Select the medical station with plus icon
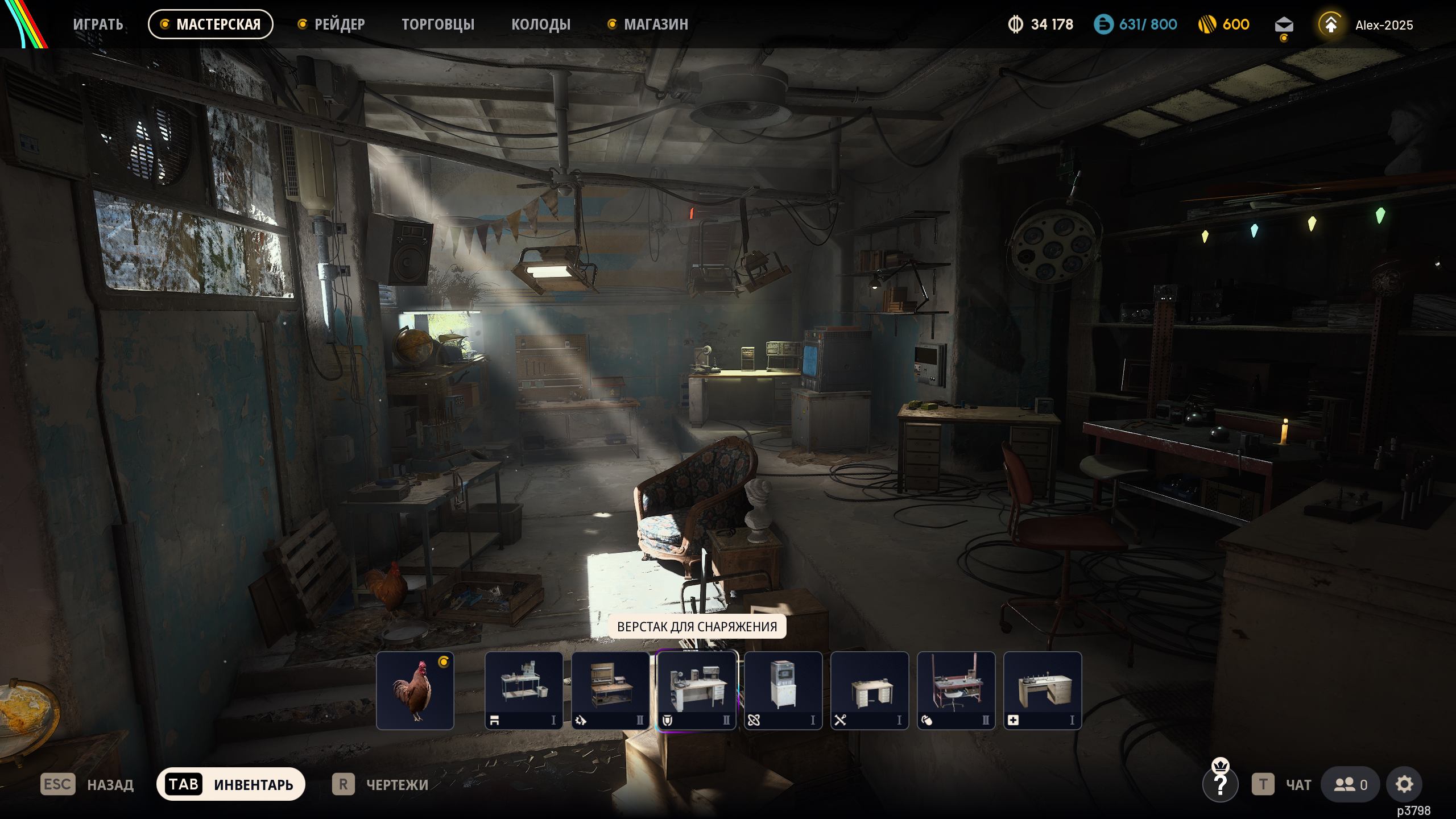The height and width of the screenshot is (819, 1456). click(x=1043, y=690)
